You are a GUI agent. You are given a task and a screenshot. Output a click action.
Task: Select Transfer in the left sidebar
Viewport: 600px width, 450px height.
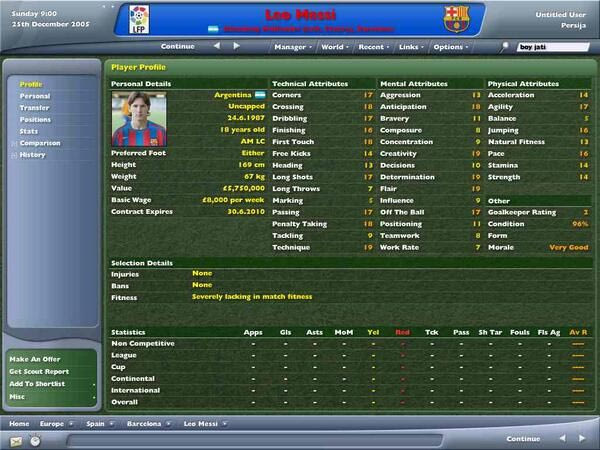(x=35, y=108)
